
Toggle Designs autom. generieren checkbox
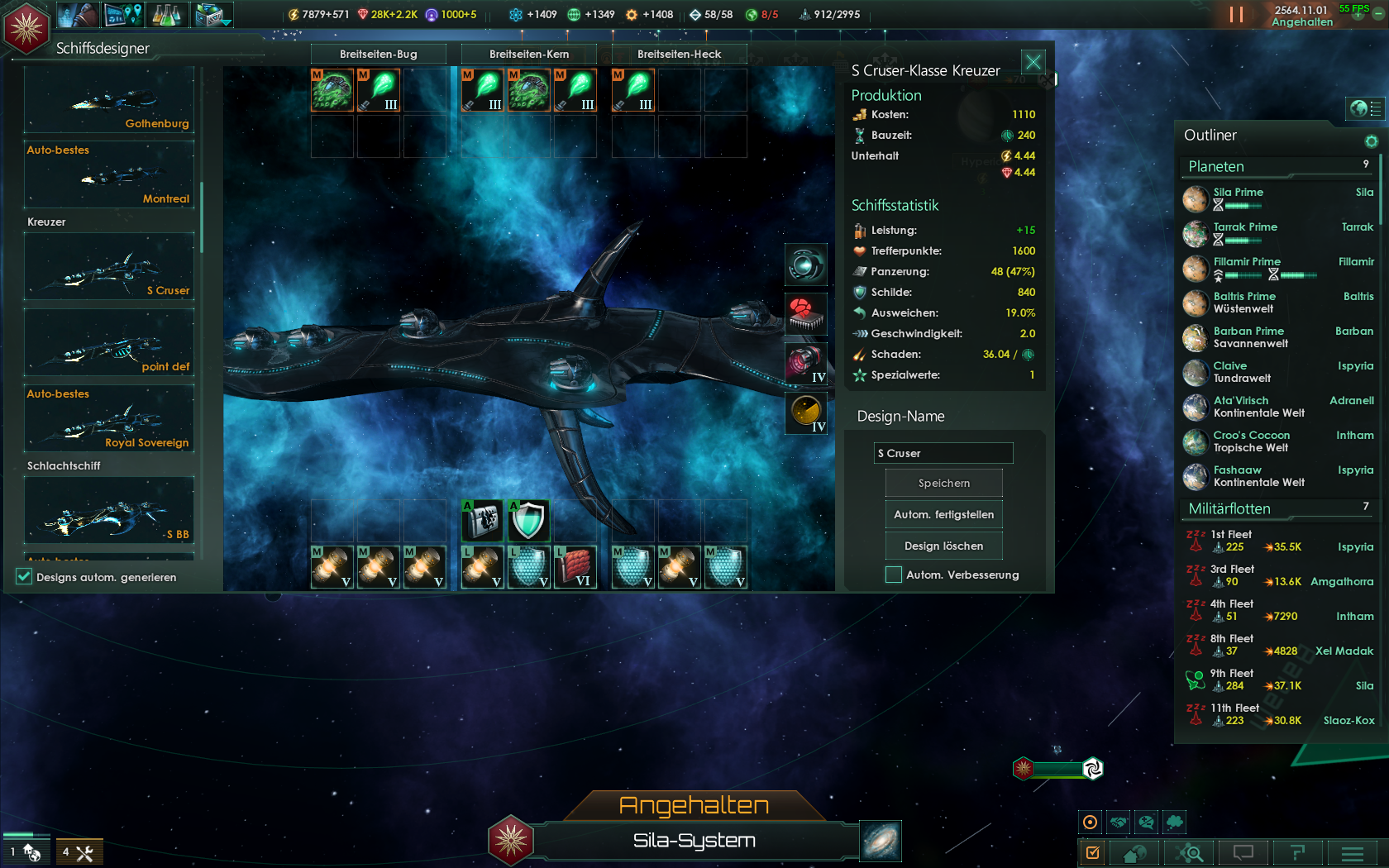coord(24,577)
